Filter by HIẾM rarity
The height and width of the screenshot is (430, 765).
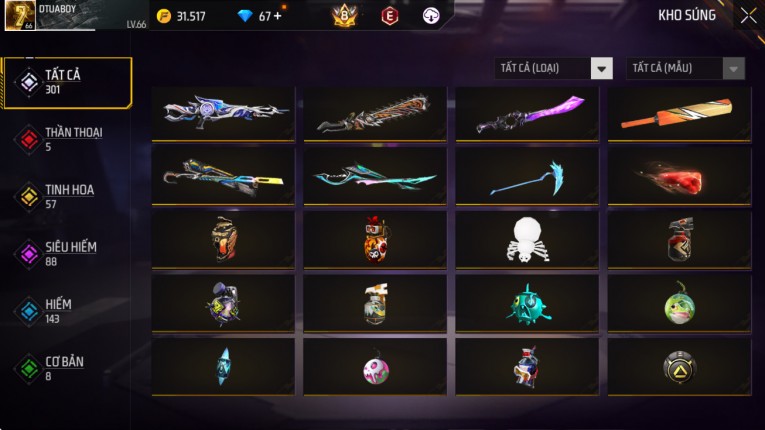[x=58, y=309]
